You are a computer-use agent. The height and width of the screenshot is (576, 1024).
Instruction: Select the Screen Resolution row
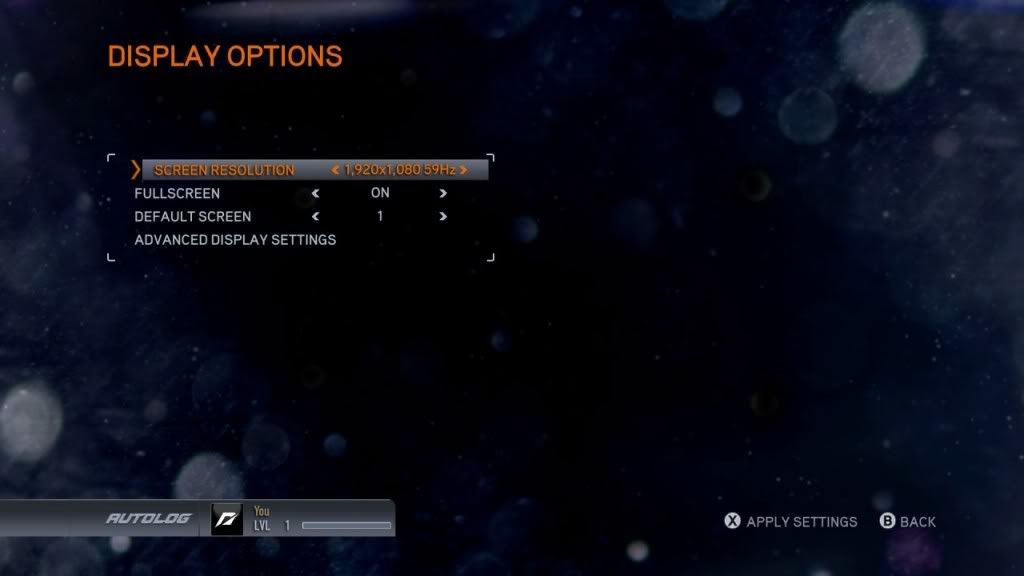tap(224, 170)
